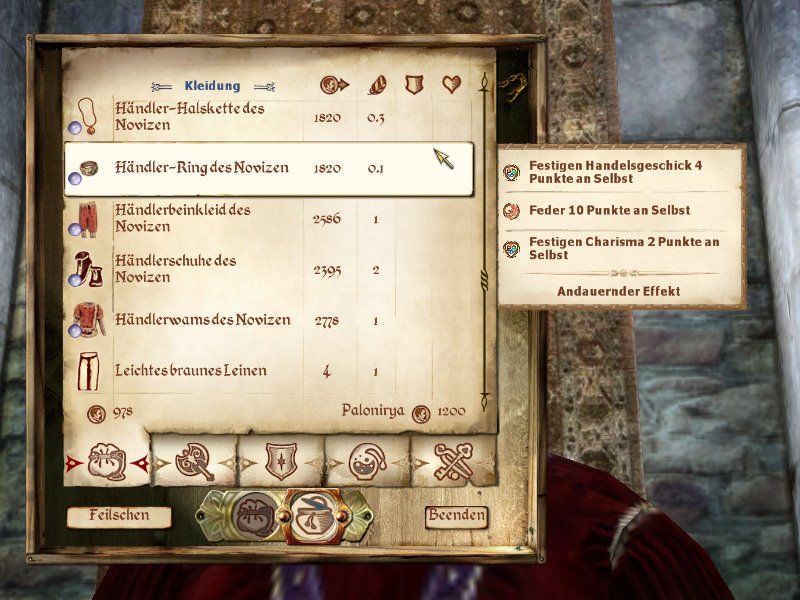Viewport: 800px width, 600px height.
Task: Select Händlerbeinkleid des Novizen entry
Action: [x=183, y=218]
